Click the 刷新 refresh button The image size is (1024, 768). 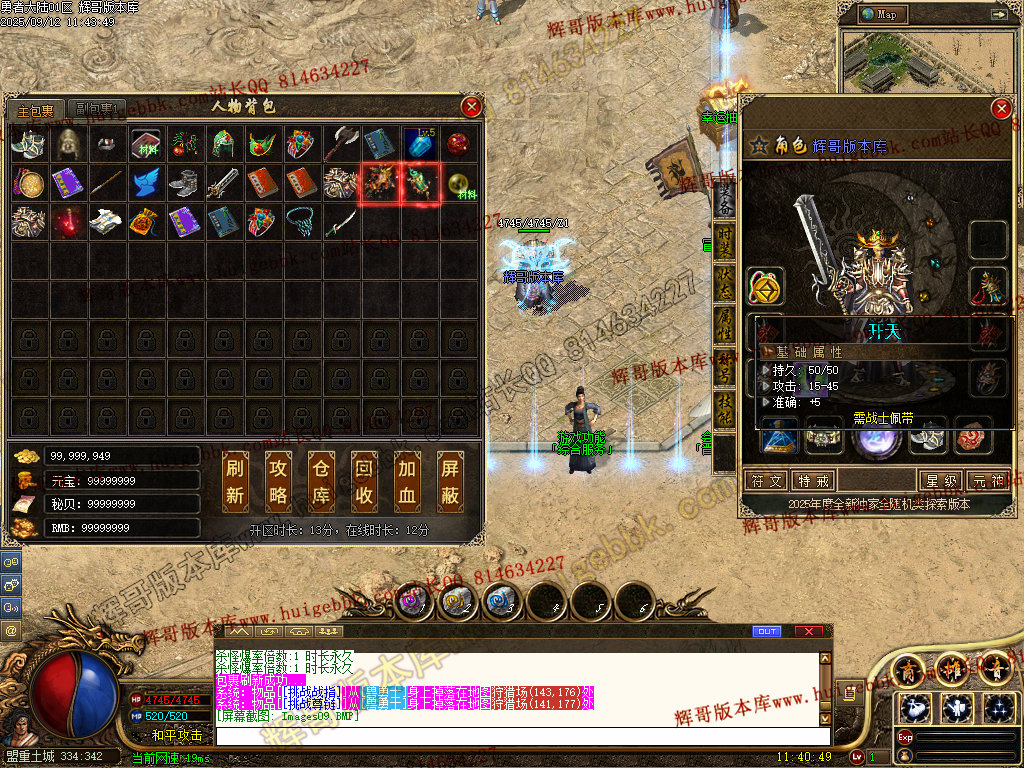point(235,482)
